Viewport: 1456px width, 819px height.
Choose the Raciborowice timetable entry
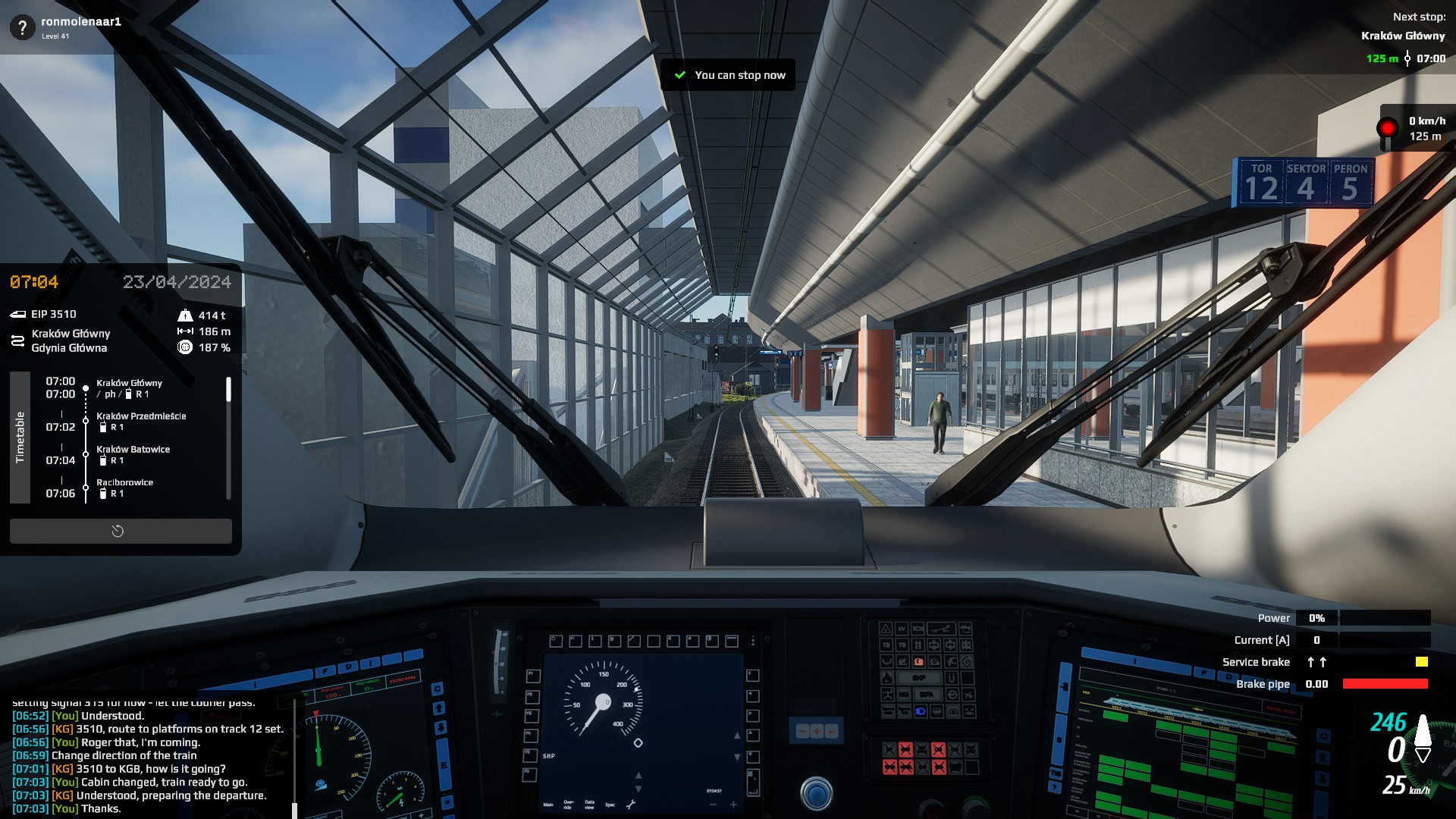(x=124, y=483)
